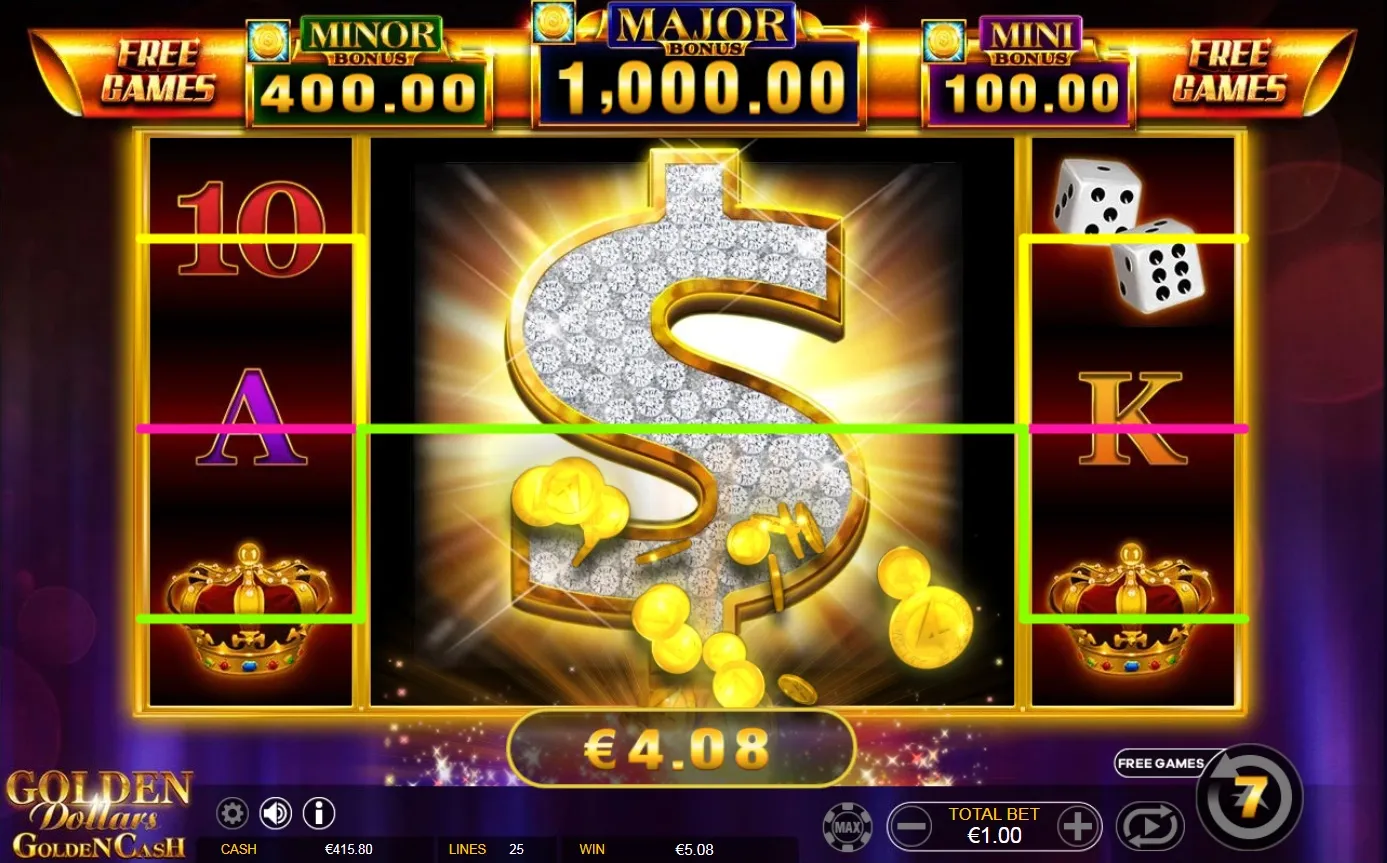Enable max bet mode
Screen dimensions: 1387x863
tap(849, 825)
